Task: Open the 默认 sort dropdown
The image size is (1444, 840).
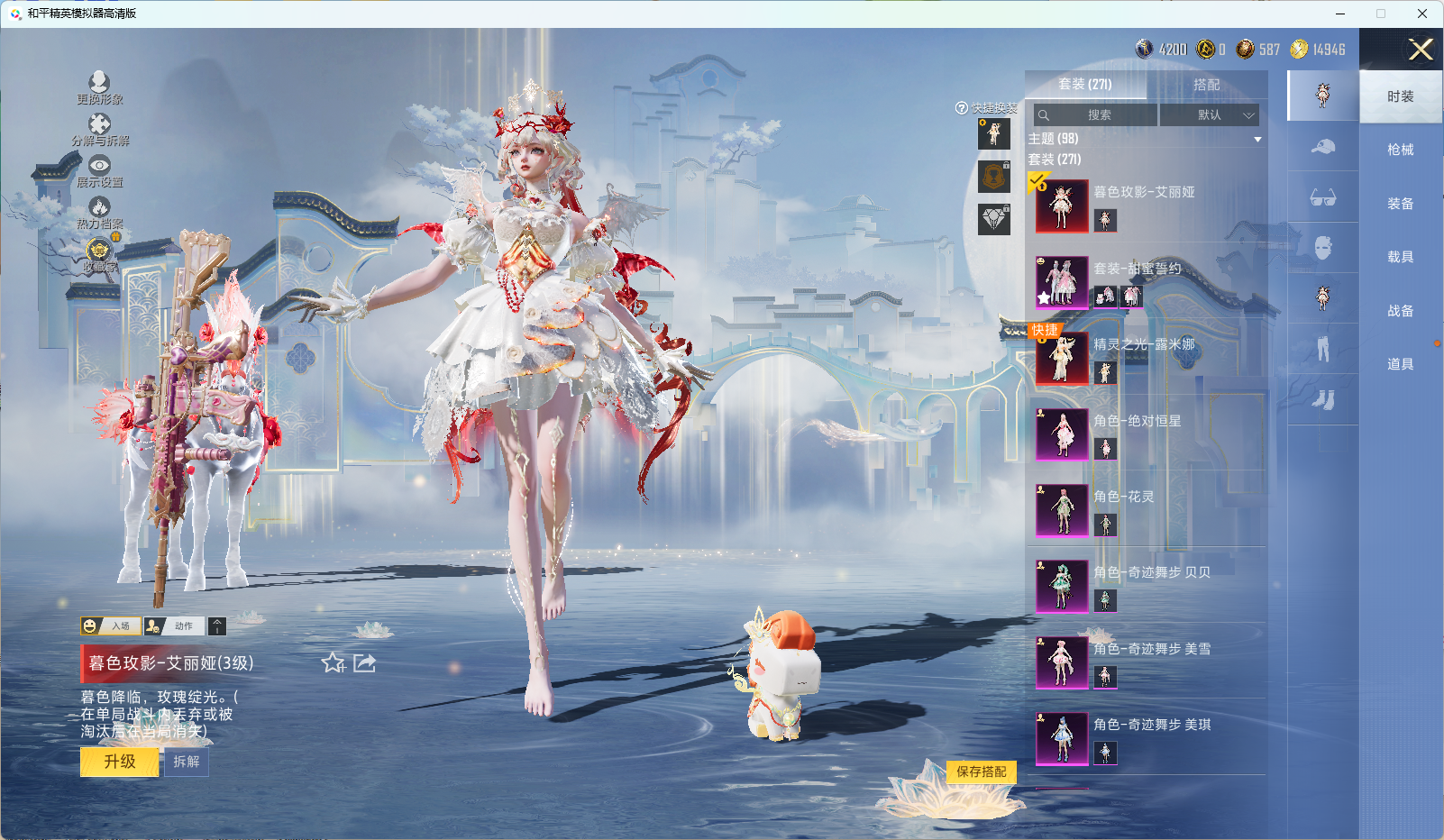Action: [x=1209, y=115]
